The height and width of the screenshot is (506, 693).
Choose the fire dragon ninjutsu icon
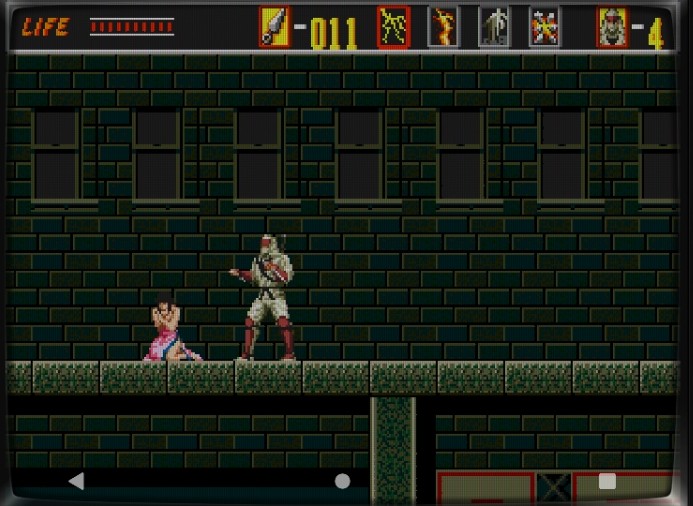pos(443,27)
